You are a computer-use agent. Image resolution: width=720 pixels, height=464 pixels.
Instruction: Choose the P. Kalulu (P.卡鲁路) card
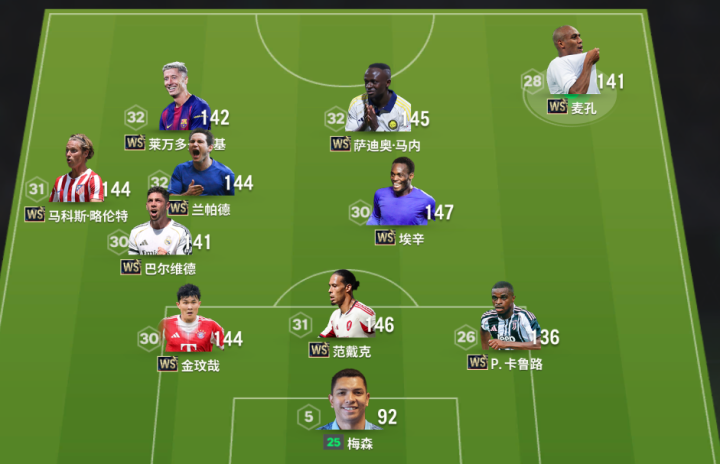click(509, 319)
